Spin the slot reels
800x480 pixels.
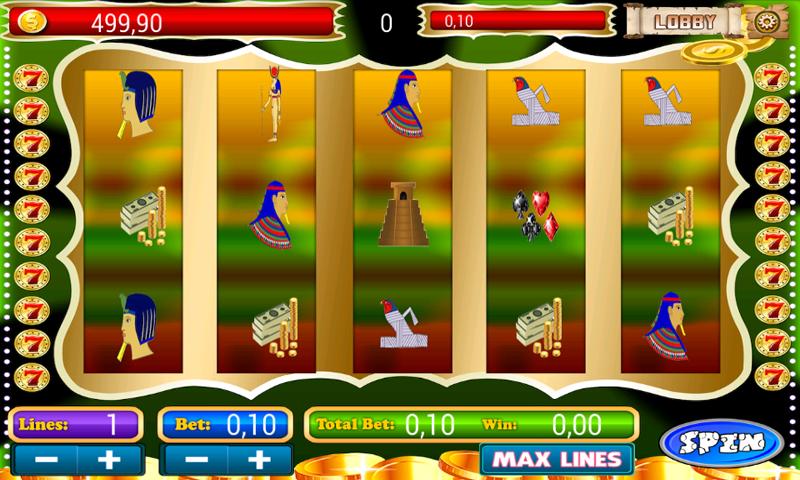(x=721, y=442)
